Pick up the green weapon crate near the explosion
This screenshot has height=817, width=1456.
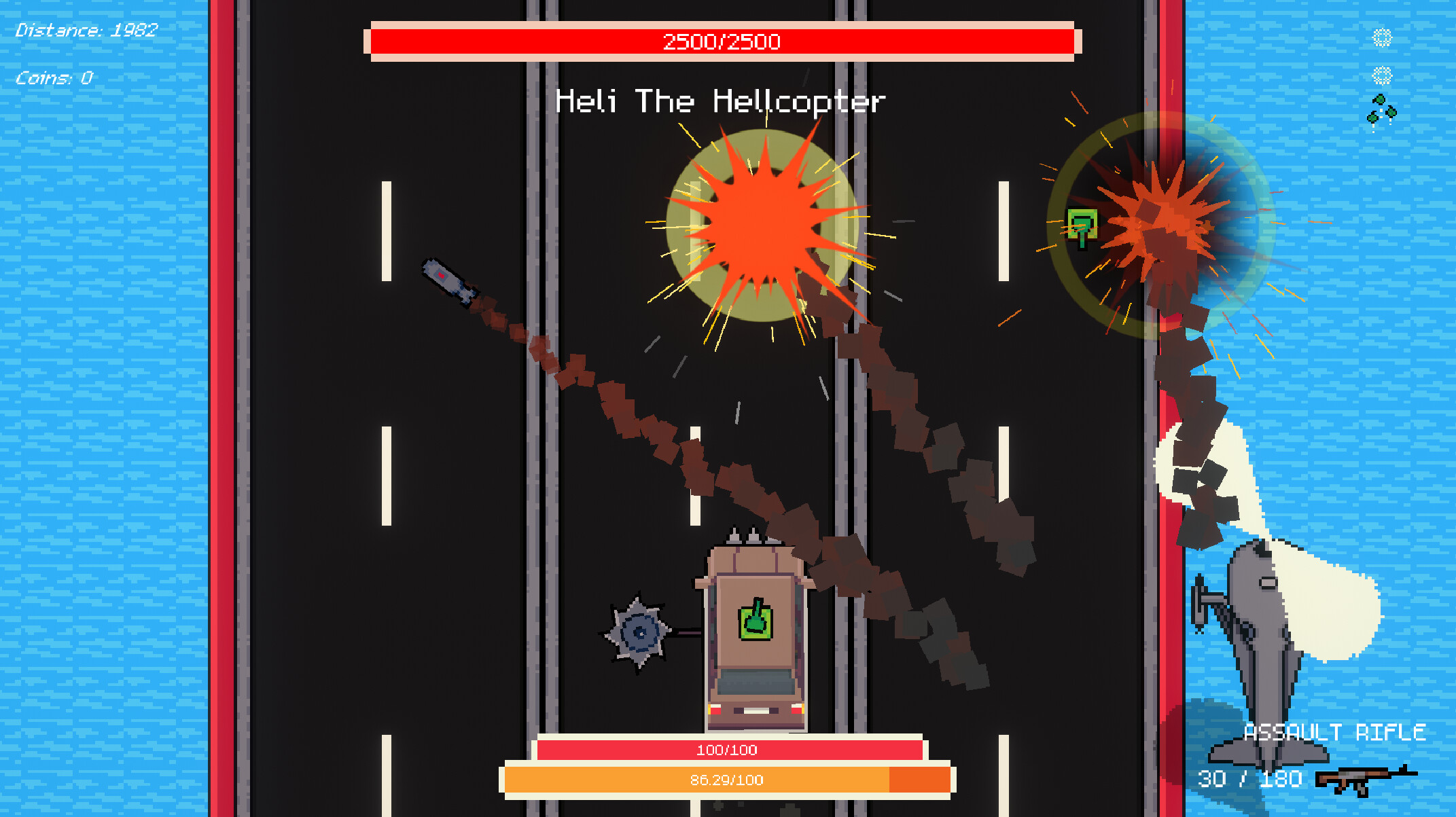pyautogui.click(x=1083, y=222)
